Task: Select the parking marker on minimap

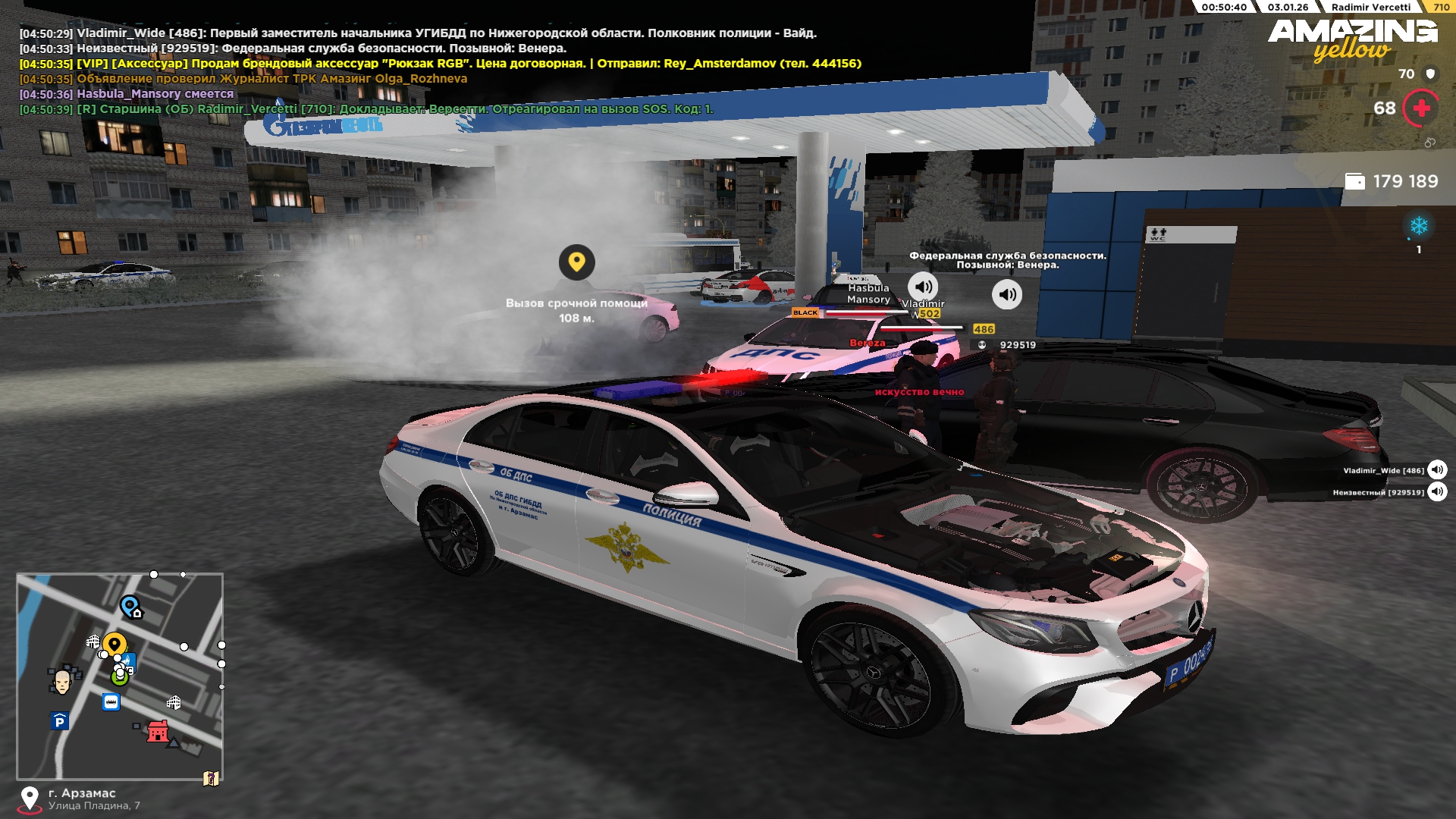Action: pos(60,721)
